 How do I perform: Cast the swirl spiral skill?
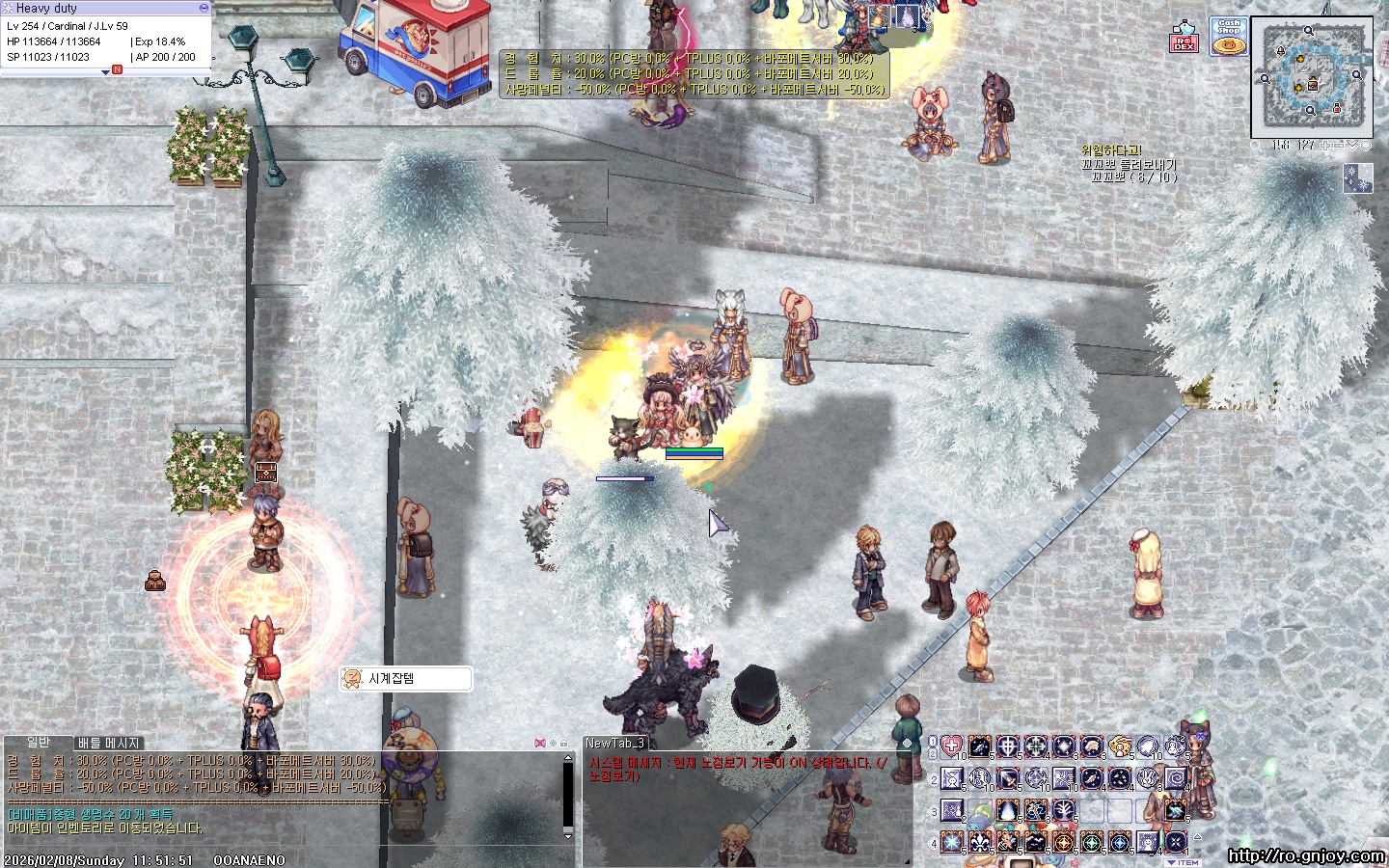1176,777
